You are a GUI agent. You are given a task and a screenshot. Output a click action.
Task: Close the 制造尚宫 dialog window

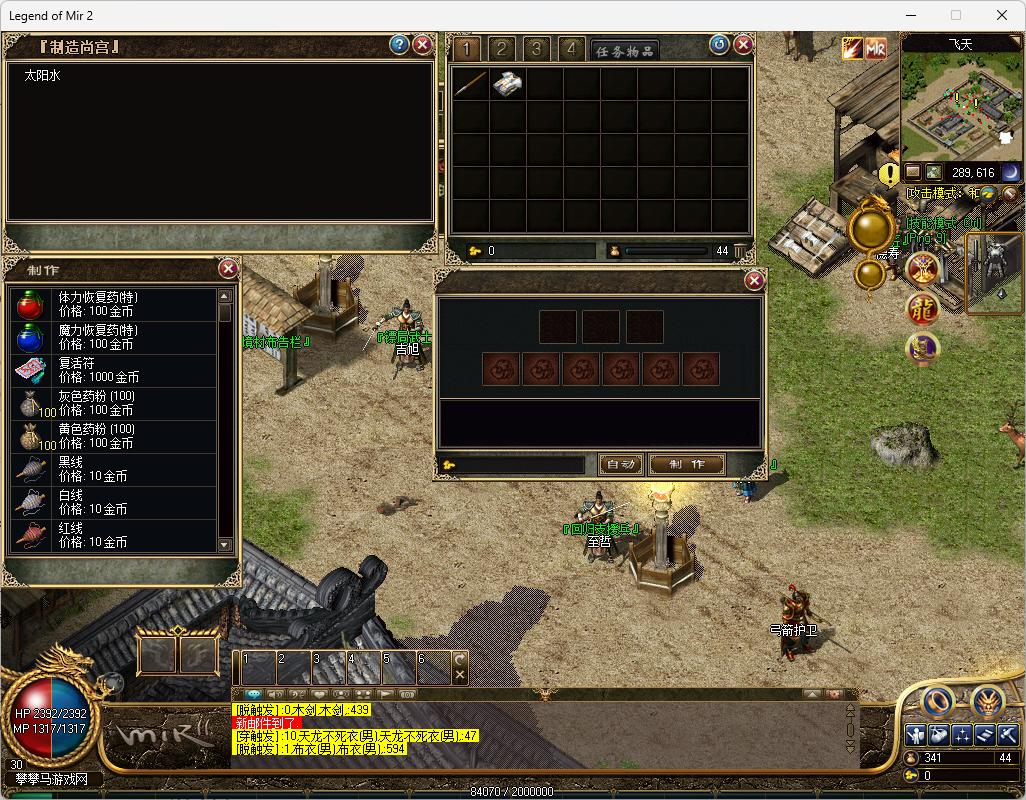[x=423, y=44]
